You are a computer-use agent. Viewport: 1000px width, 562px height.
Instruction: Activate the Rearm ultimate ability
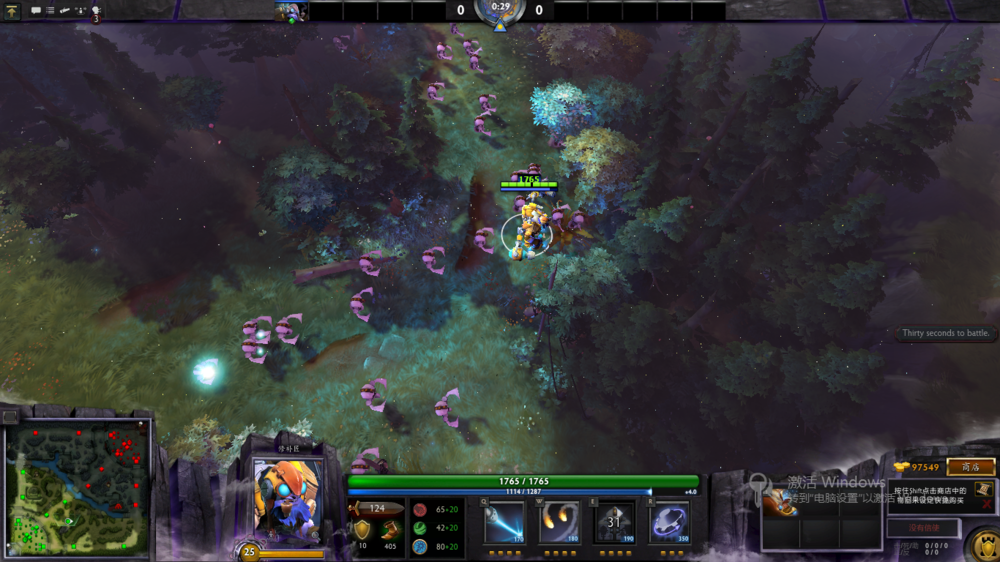pyautogui.click(x=669, y=522)
